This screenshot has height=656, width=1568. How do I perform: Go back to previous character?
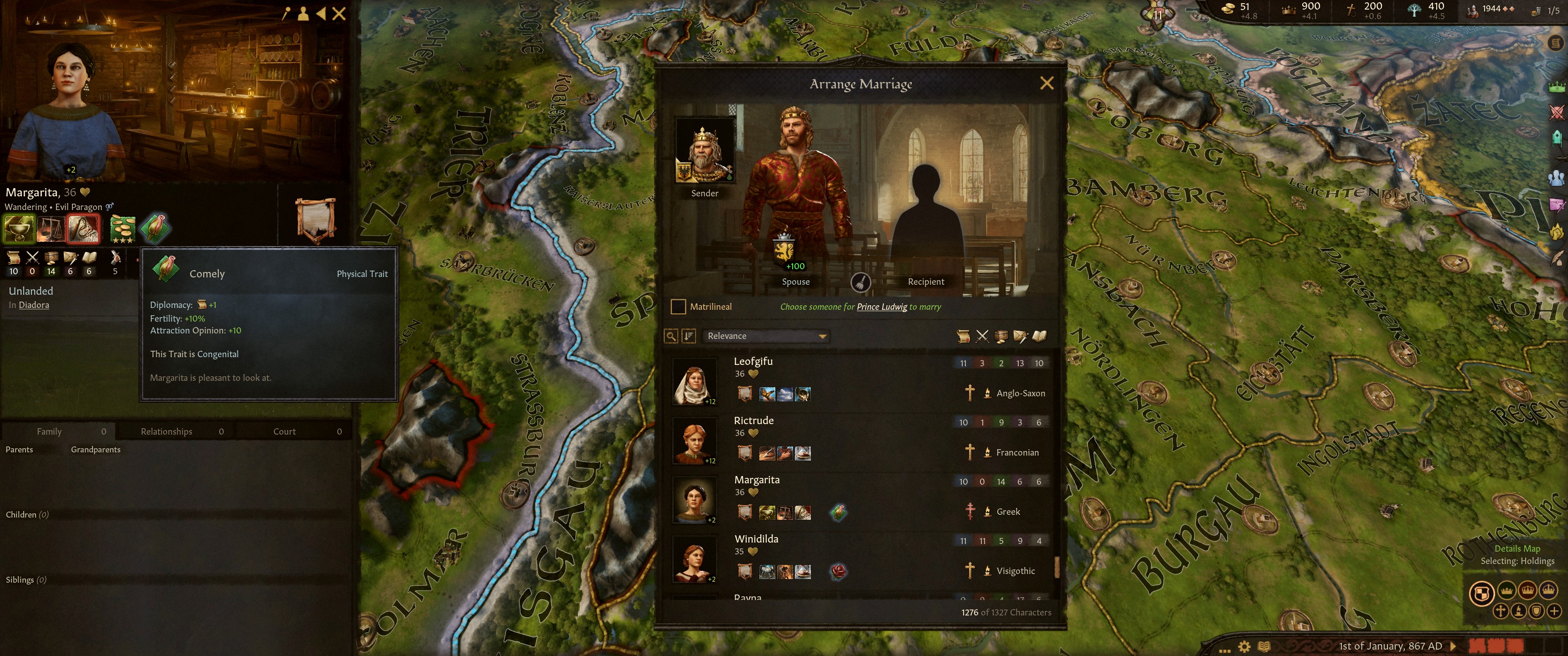click(321, 13)
